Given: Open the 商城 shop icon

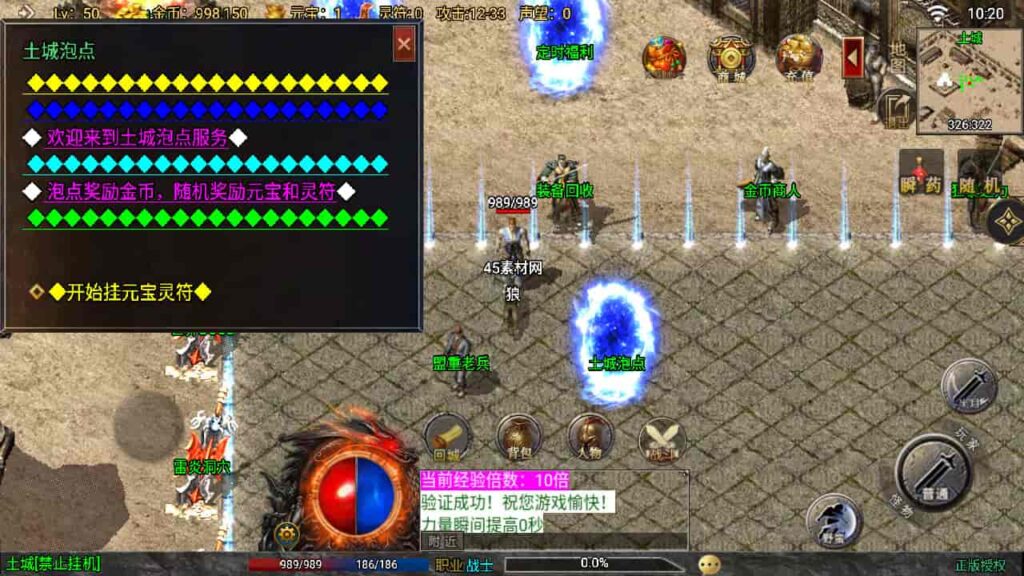Looking at the screenshot, I should (730, 58).
